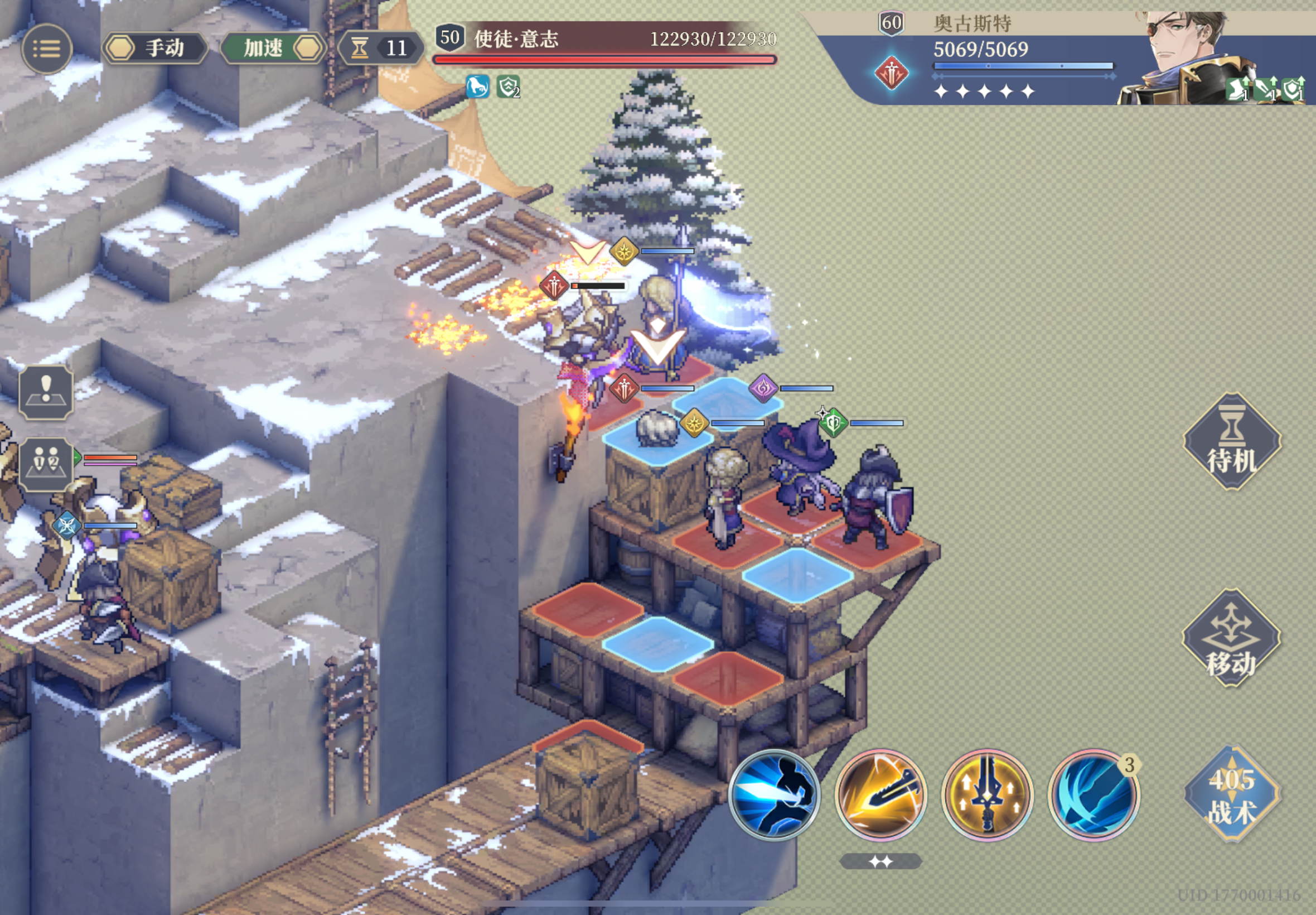Choose the 待机 standby command
This screenshot has width=1316, height=915.
tap(1232, 441)
